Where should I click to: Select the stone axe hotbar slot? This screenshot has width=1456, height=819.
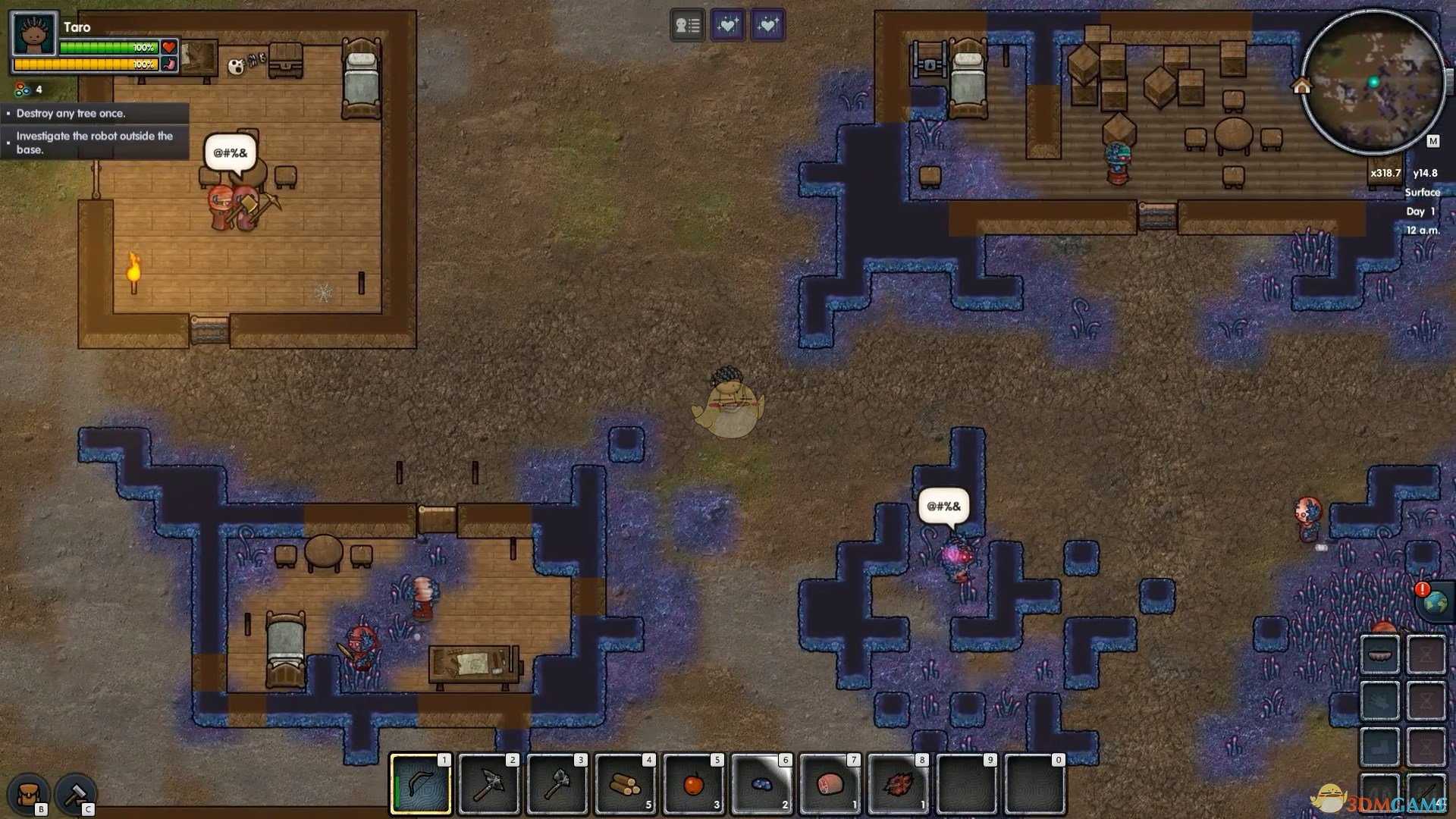tap(557, 785)
